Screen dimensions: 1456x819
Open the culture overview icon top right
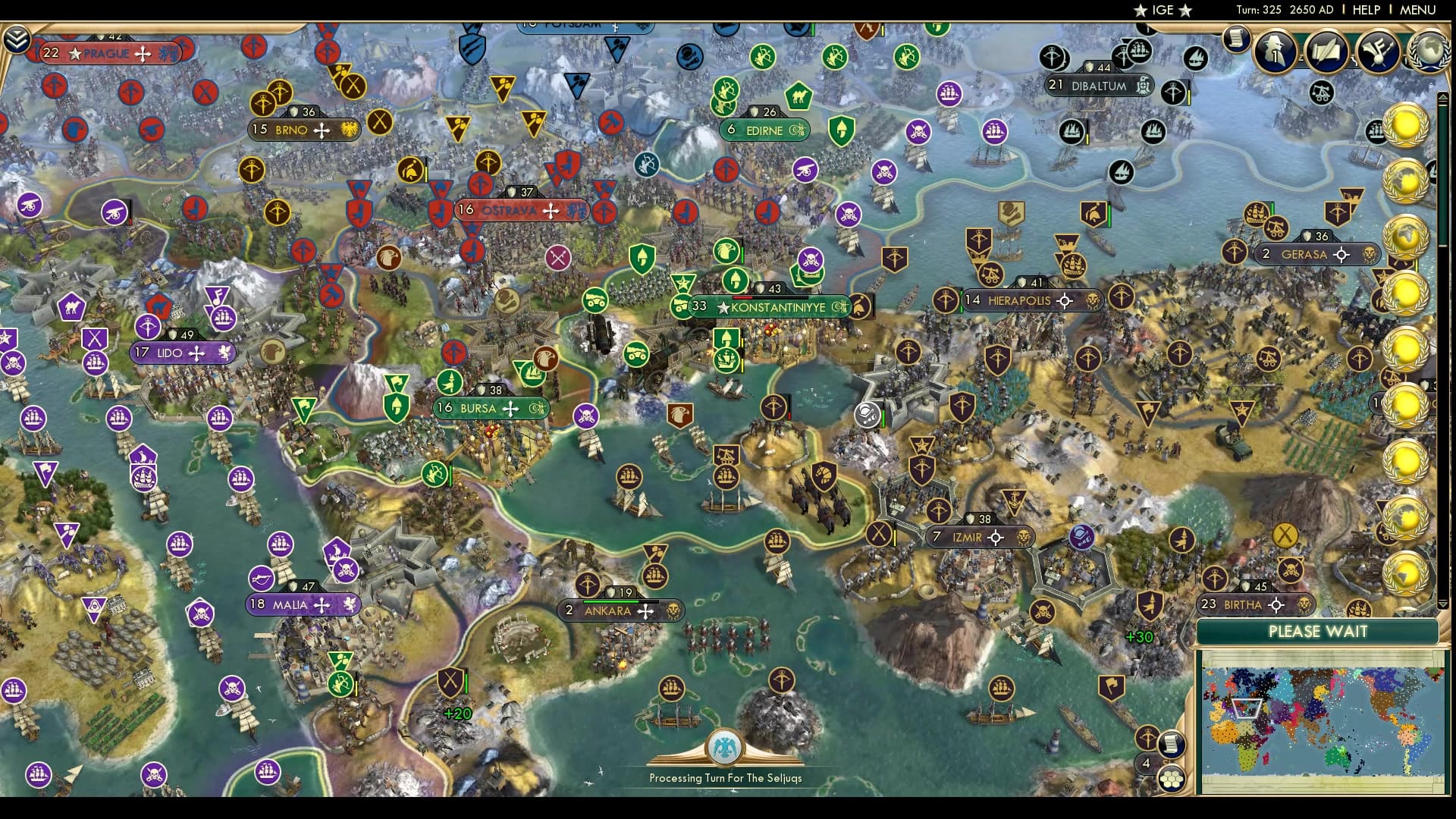click(1380, 52)
